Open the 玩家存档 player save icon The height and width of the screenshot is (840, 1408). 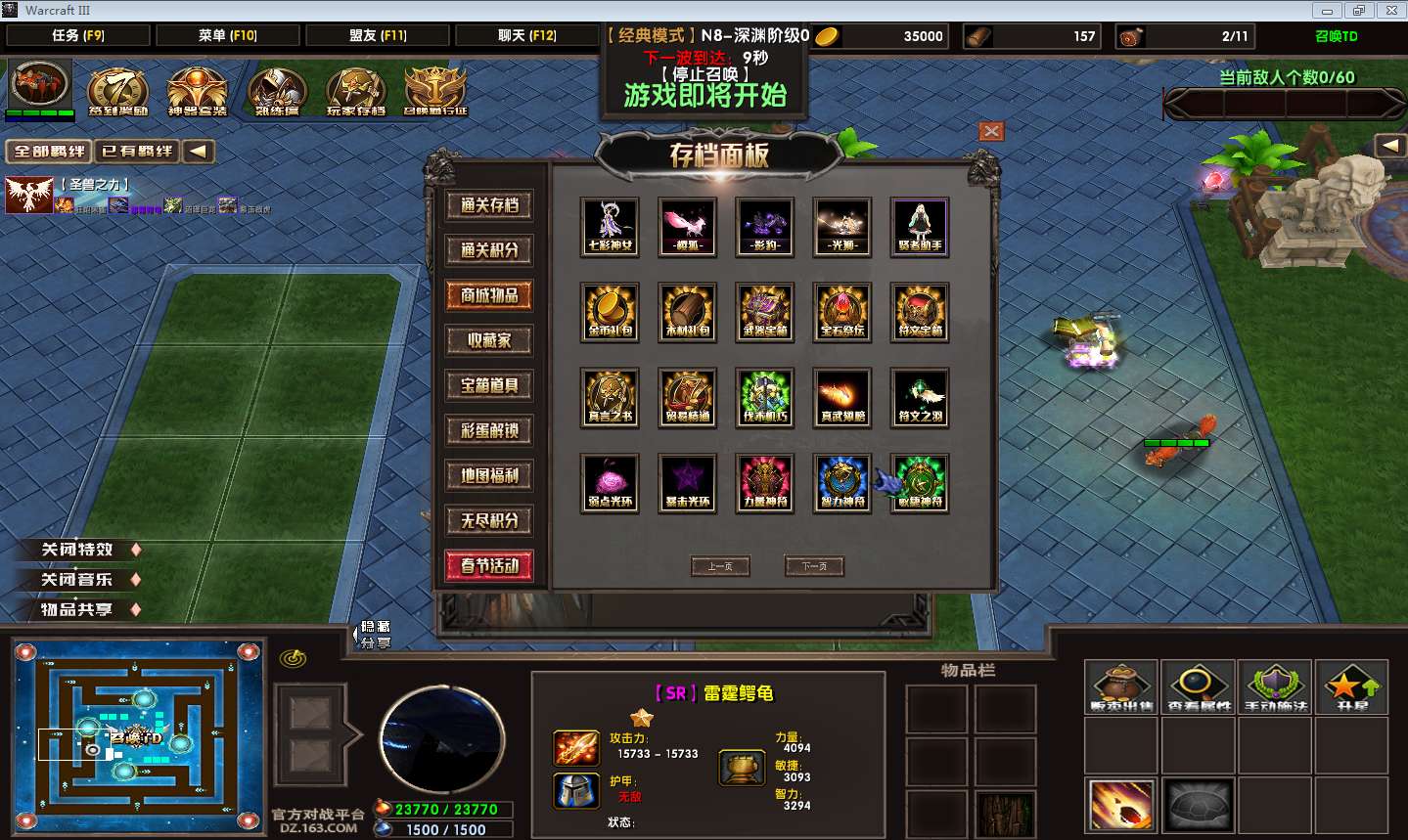(x=355, y=91)
